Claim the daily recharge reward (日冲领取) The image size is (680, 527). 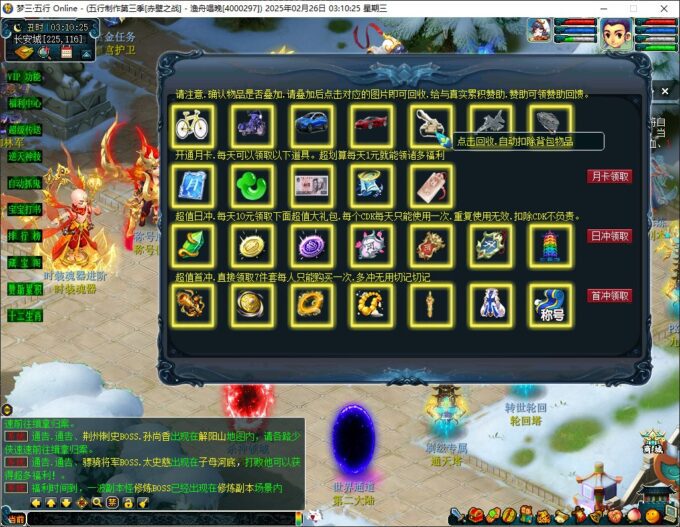[x=609, y=236]
